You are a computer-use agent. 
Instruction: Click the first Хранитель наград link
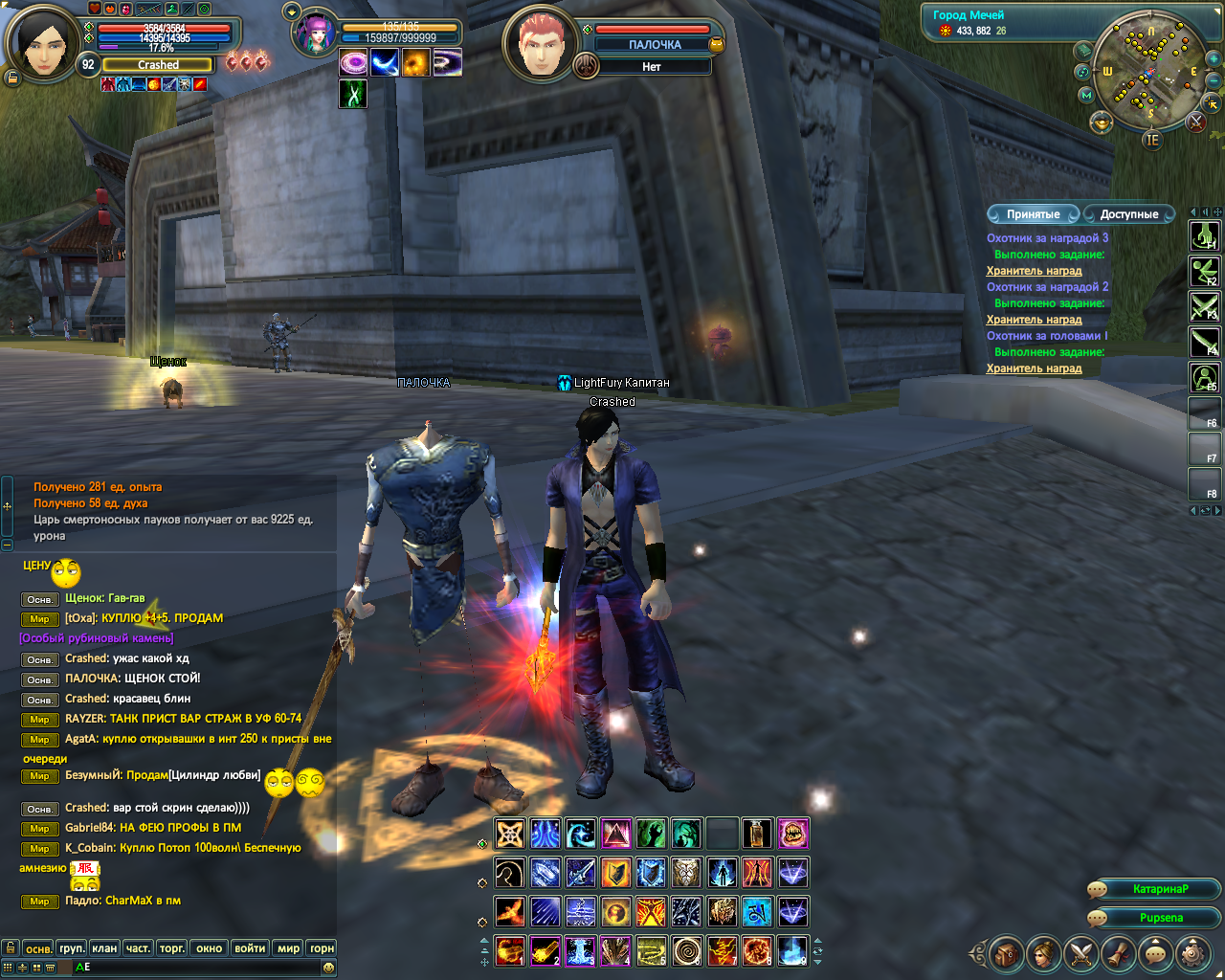pyautogui.click(x=1034, y=271)
